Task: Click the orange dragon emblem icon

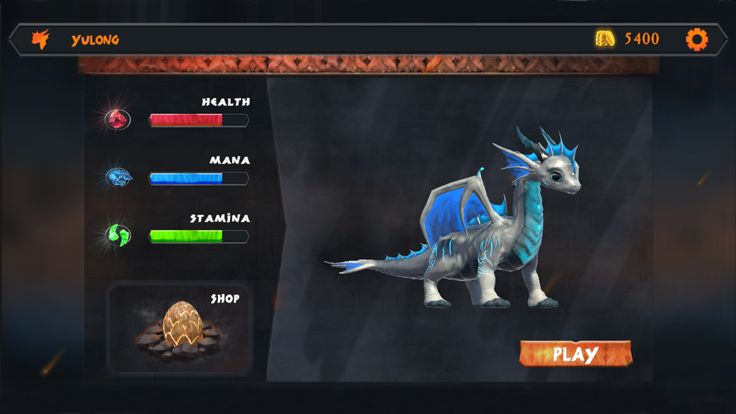Action: 41,40
